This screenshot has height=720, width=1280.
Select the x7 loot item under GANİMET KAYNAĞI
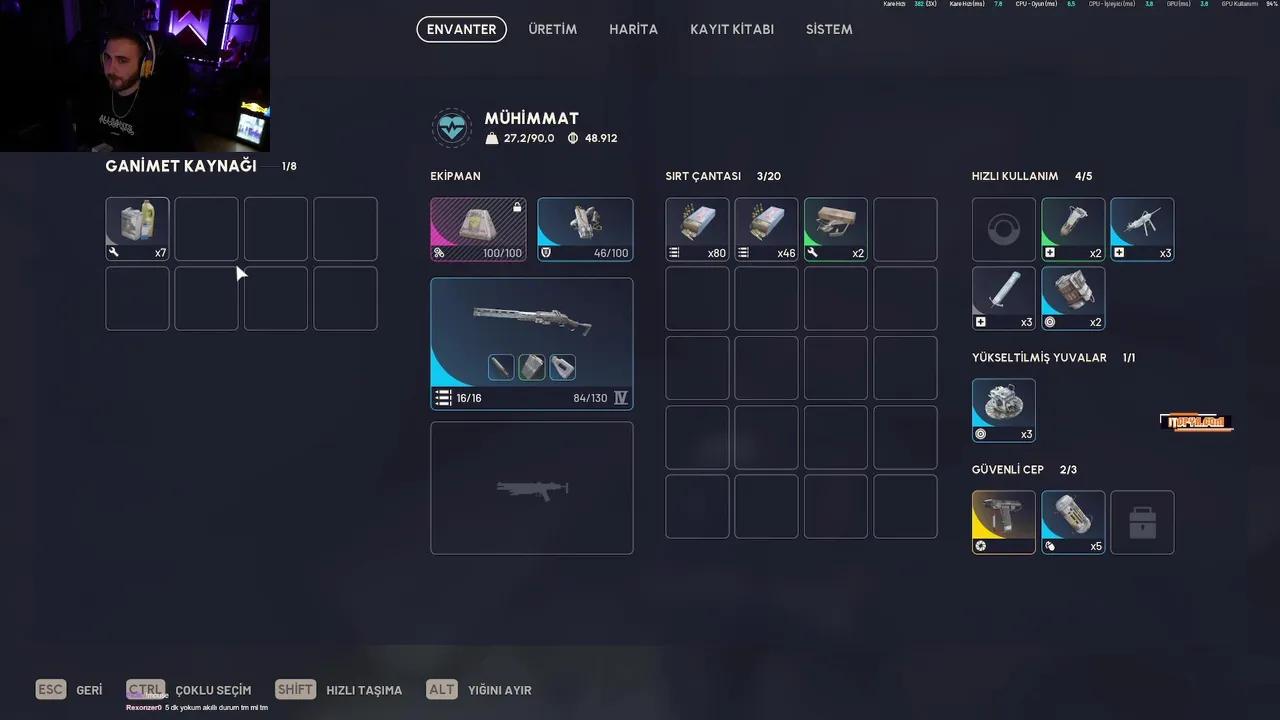[137, 228]
